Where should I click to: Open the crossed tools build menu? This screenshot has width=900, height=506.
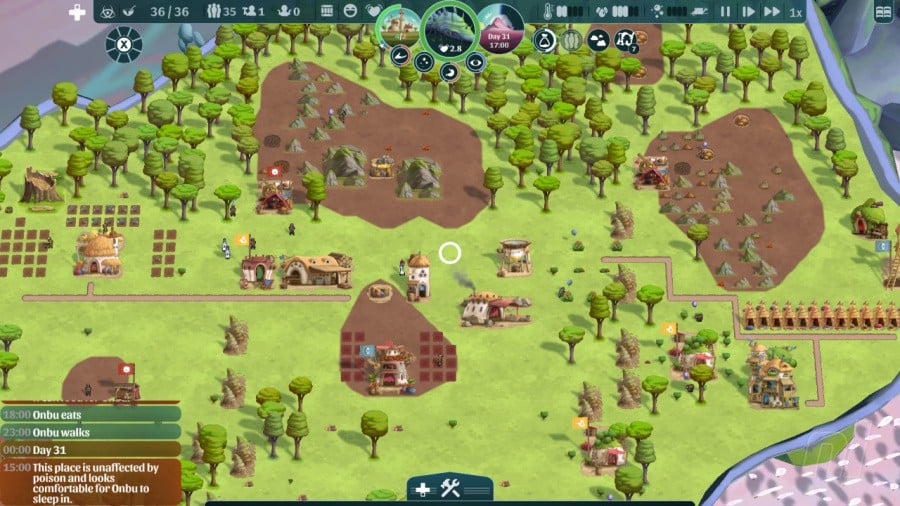(x=450, y=489)
